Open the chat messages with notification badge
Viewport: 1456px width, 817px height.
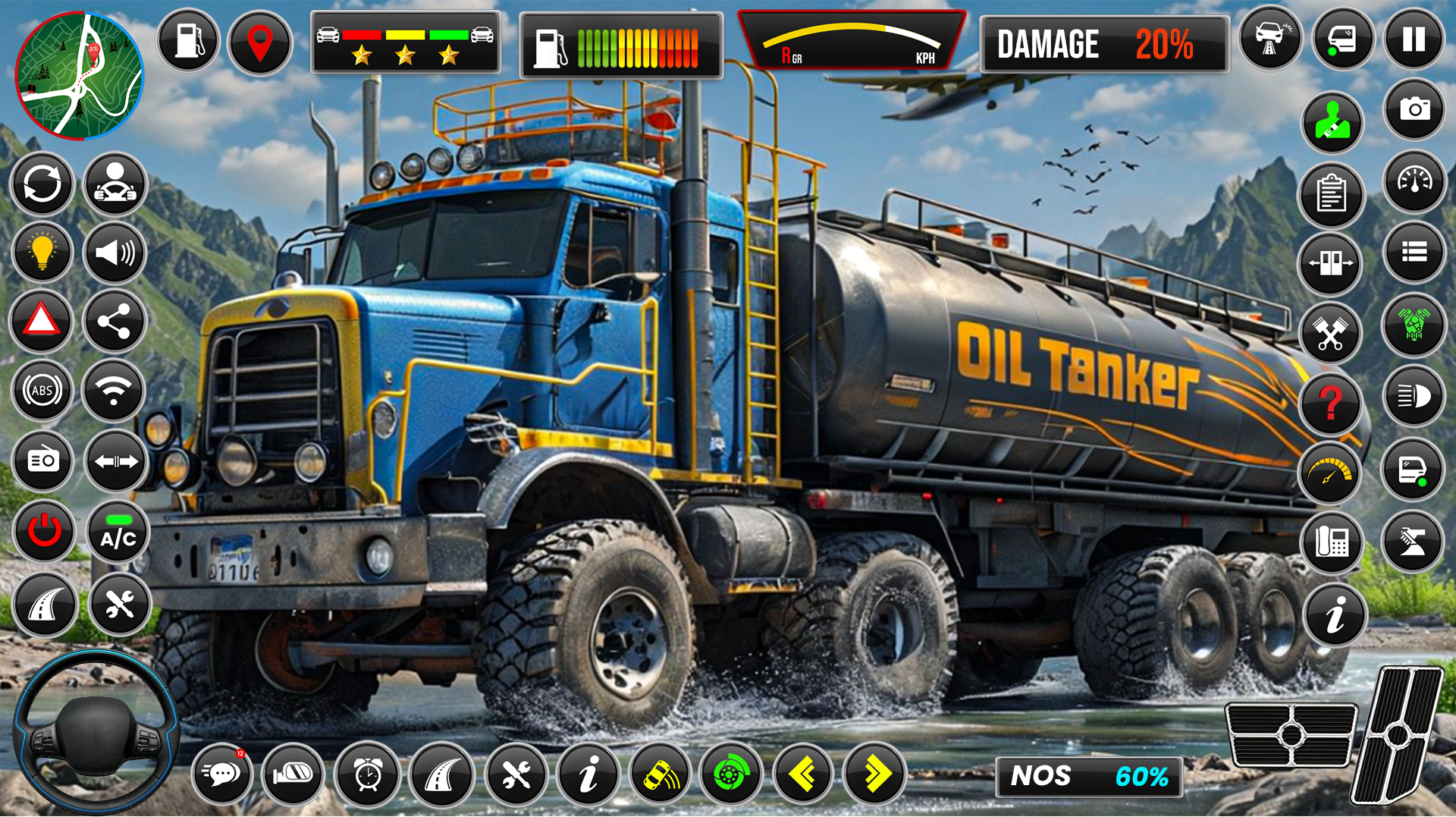tap(222, 775)
